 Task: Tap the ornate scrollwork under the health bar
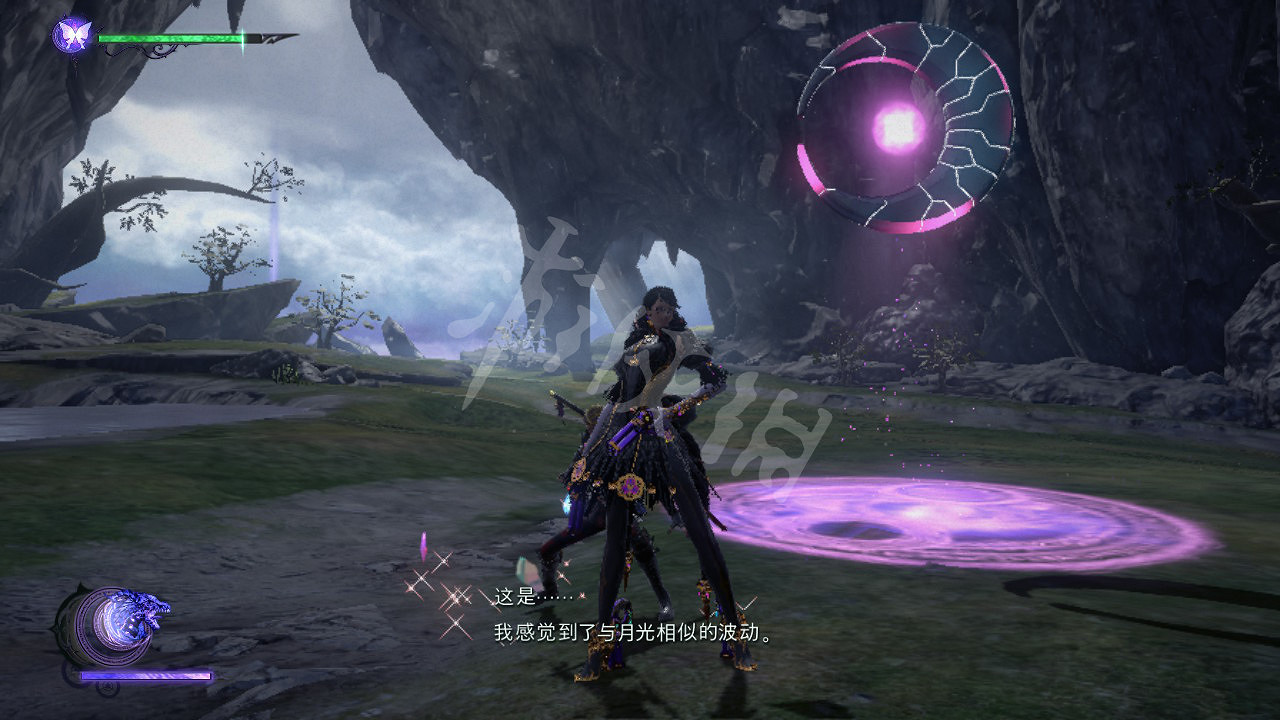point(160,48)
